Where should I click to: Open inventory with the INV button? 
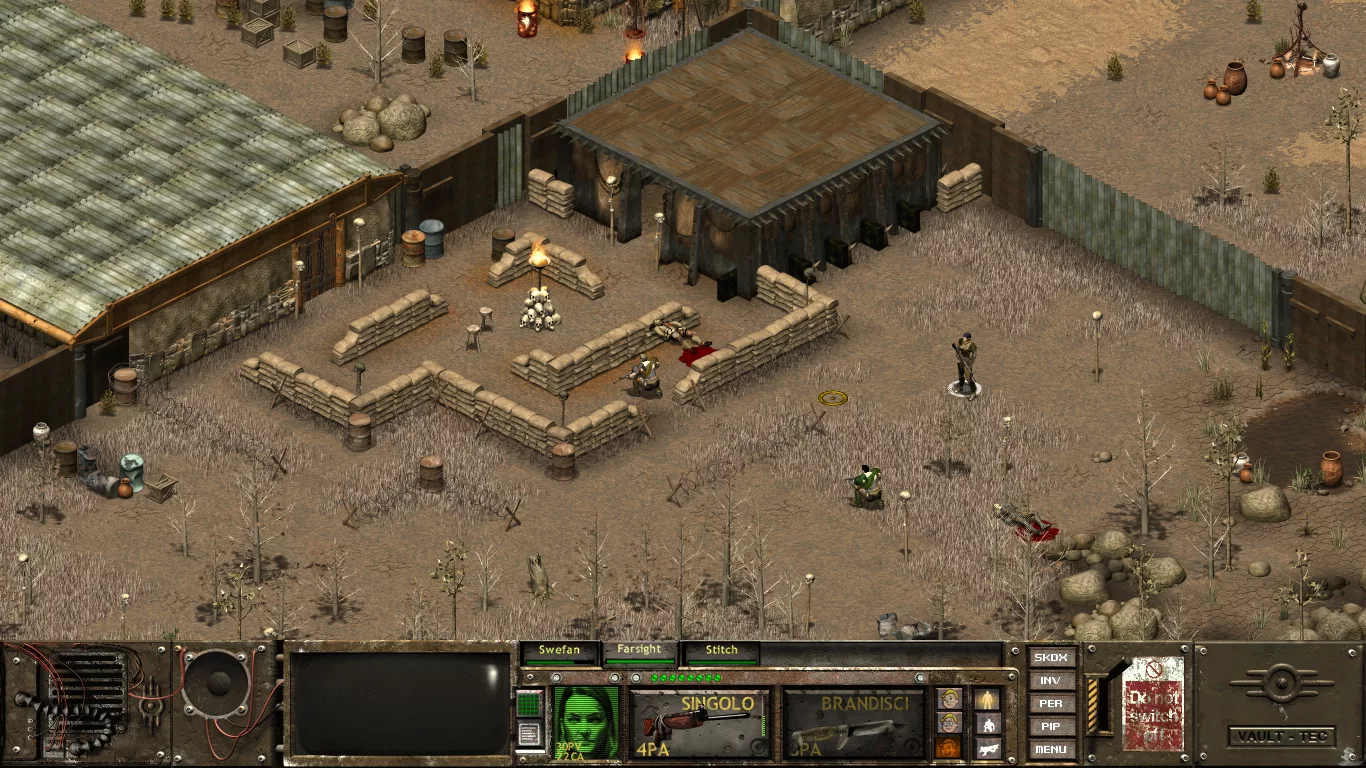[x=1051, y=682]
